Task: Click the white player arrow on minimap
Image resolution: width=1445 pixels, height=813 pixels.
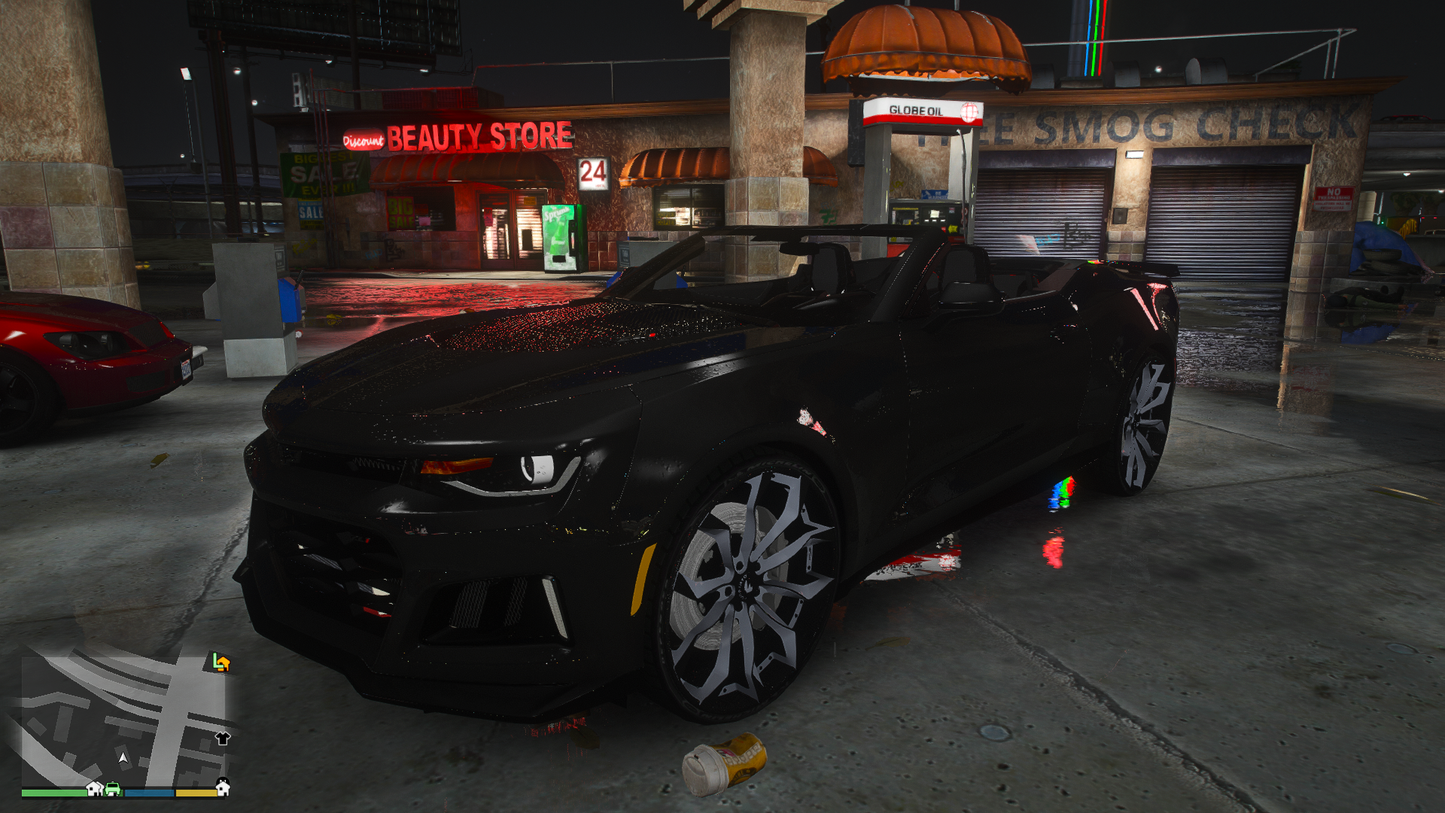Action: [123, 759]
